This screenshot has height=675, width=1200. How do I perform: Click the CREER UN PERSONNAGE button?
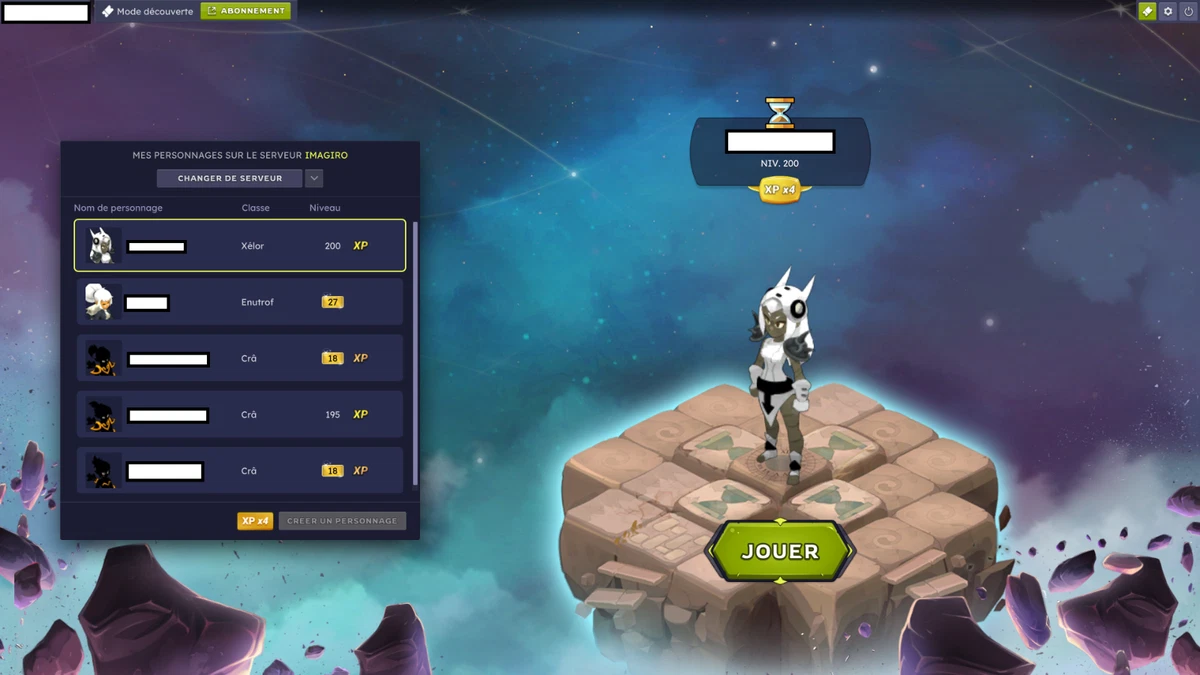pyautogui.click(x=342, y=521)
